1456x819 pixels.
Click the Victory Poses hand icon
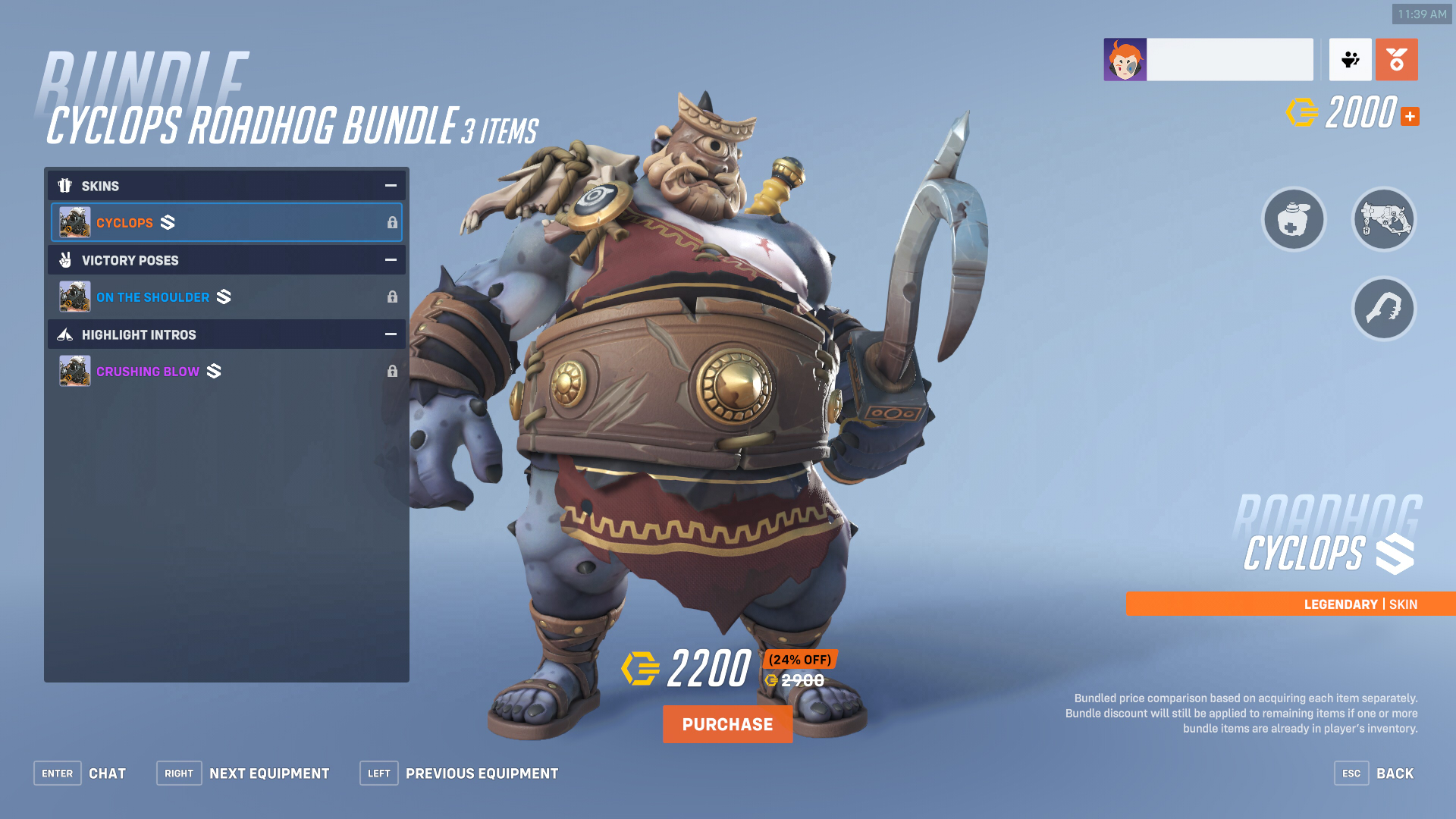pyautogui.click(x=65, y=259)
